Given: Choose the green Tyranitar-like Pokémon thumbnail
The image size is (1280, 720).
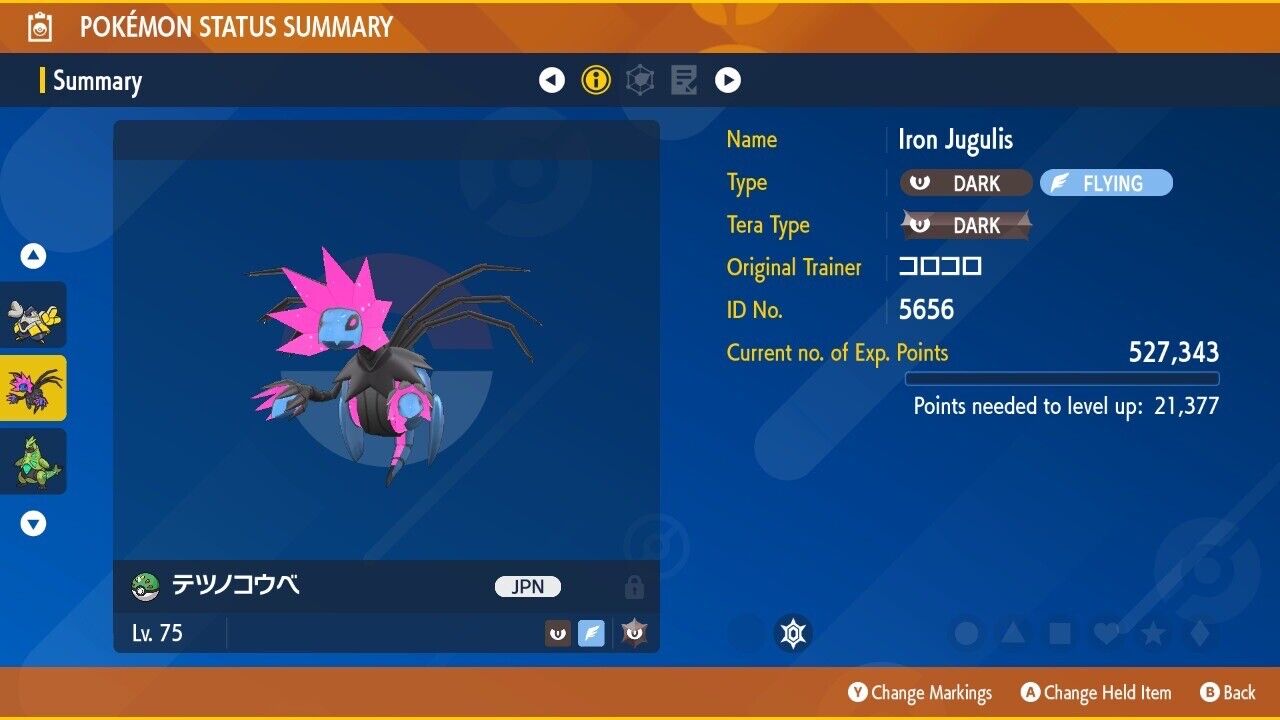Looking at the screenshot, I should point(34,461).
